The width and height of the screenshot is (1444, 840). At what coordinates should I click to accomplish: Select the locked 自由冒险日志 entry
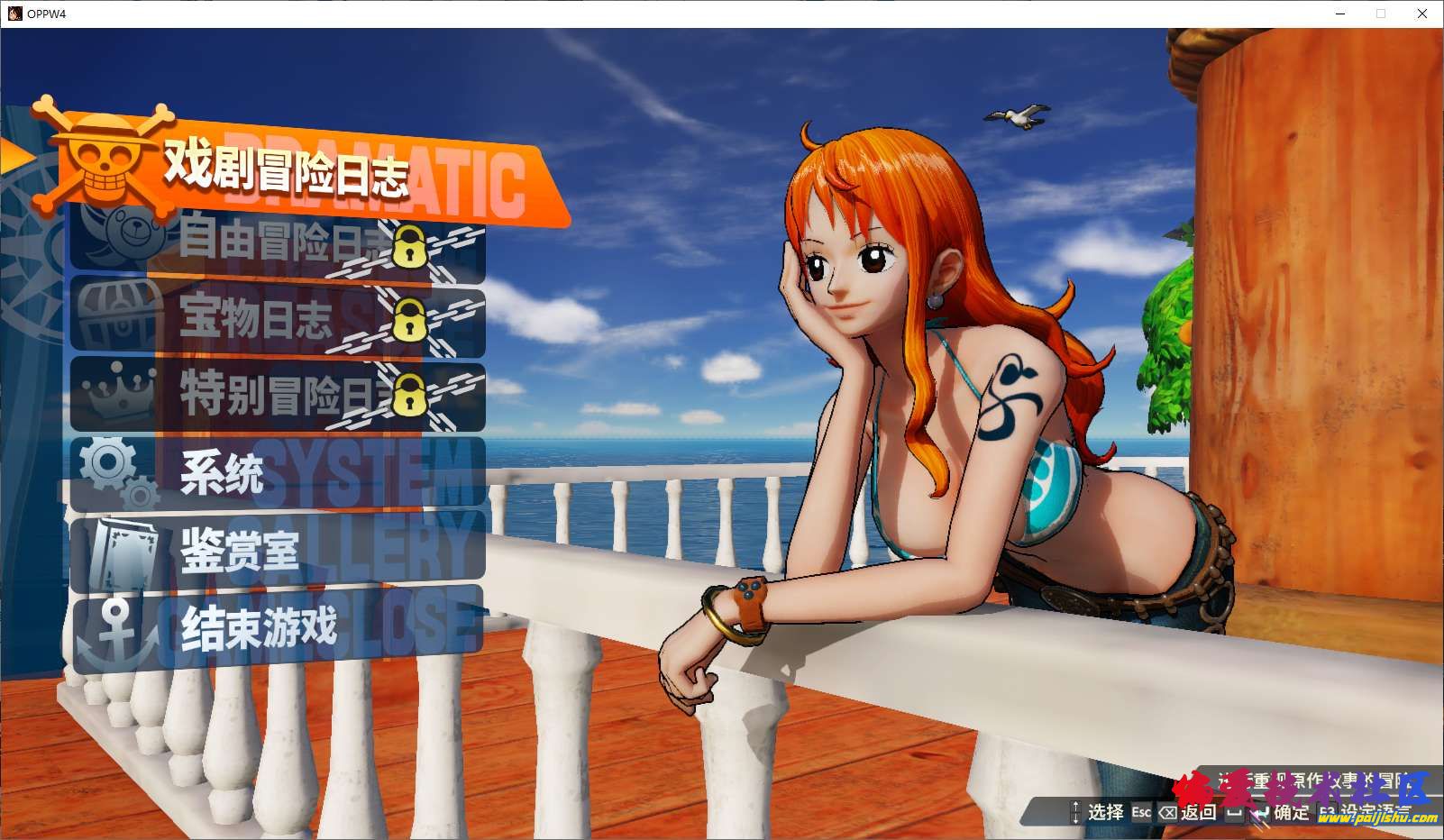pyautogui.click(x=278, y=242)
